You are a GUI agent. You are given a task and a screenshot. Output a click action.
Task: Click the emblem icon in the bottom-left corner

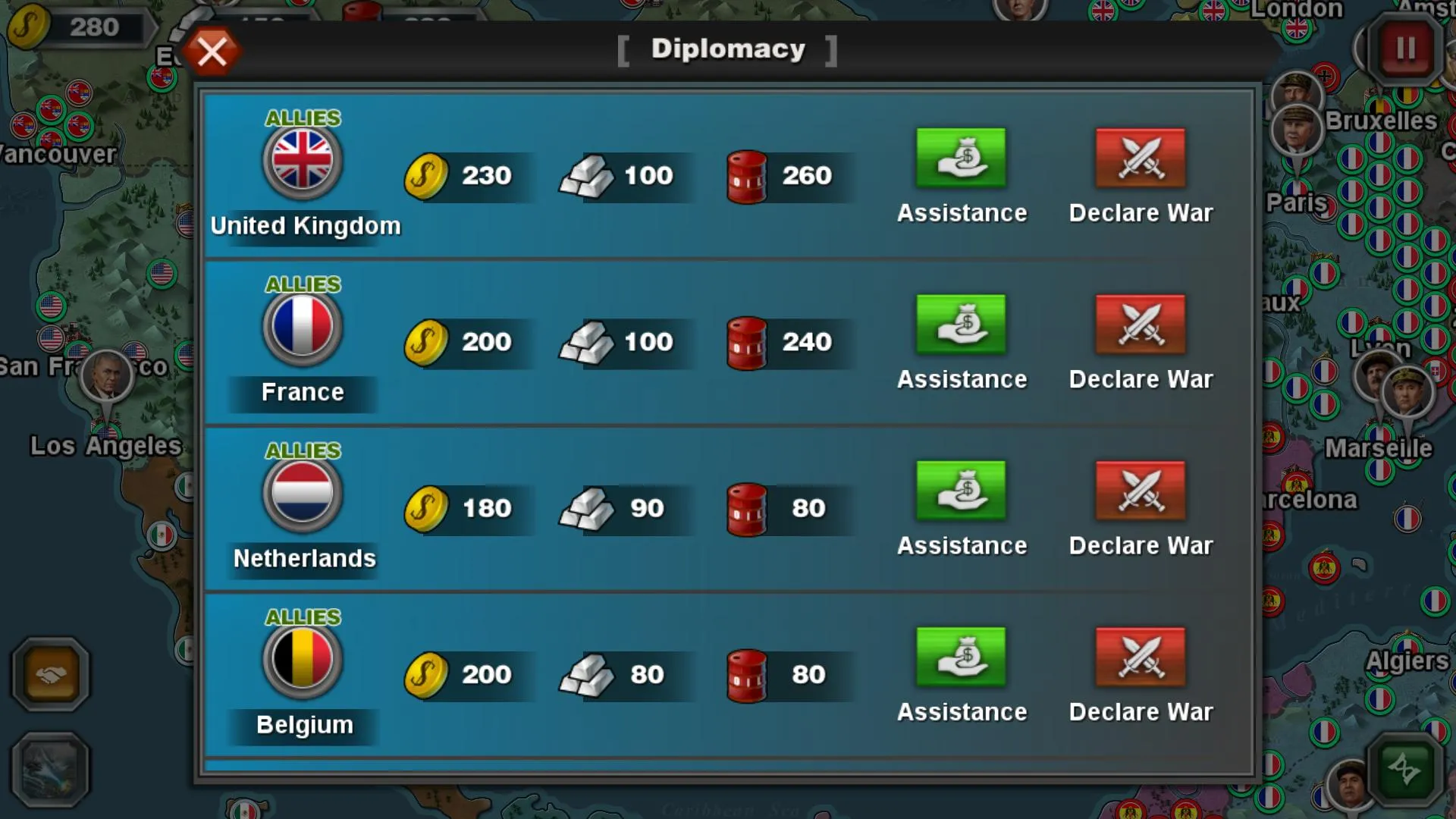click(x=49, y=770)
